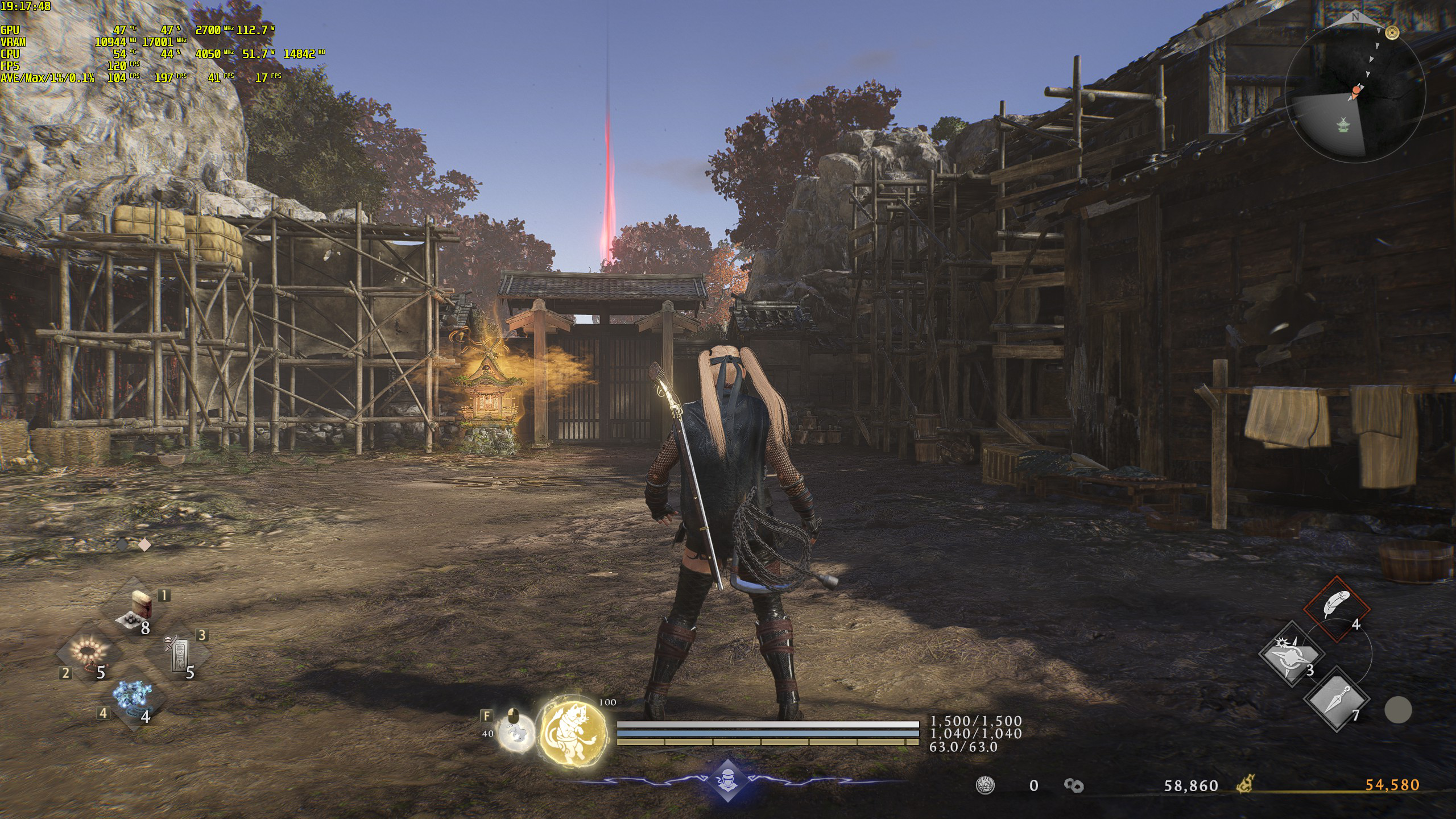Select the blue lightning beads shortcut item
This screenshot has height=819, width=1456.
(132, 698)
